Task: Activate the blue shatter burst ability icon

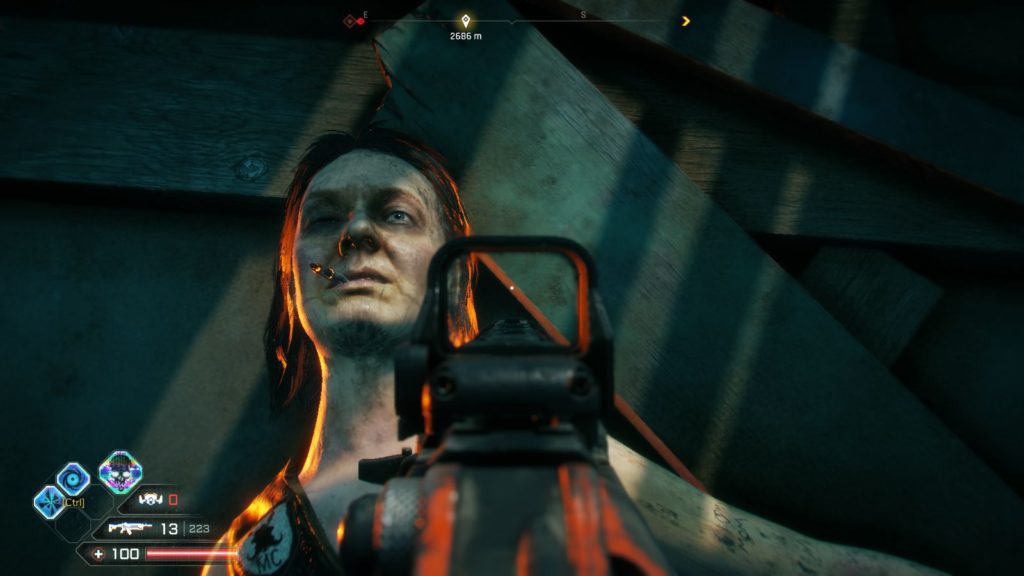Action: tap(48, 500)
